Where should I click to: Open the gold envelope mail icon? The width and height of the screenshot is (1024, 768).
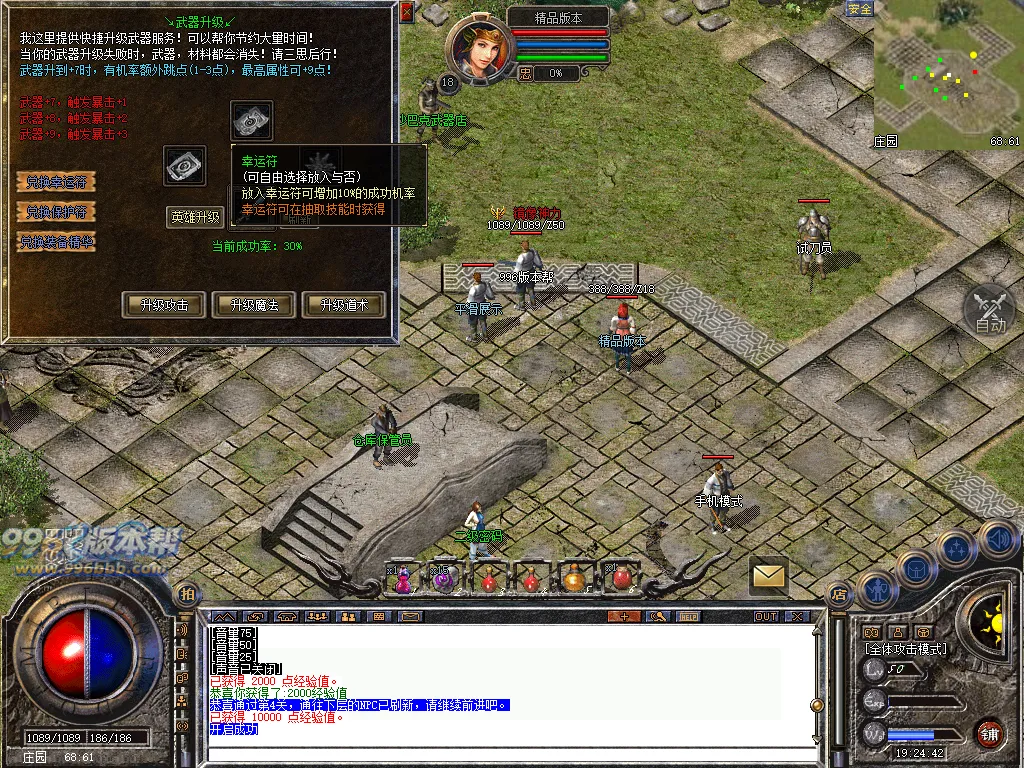[768, 575]
